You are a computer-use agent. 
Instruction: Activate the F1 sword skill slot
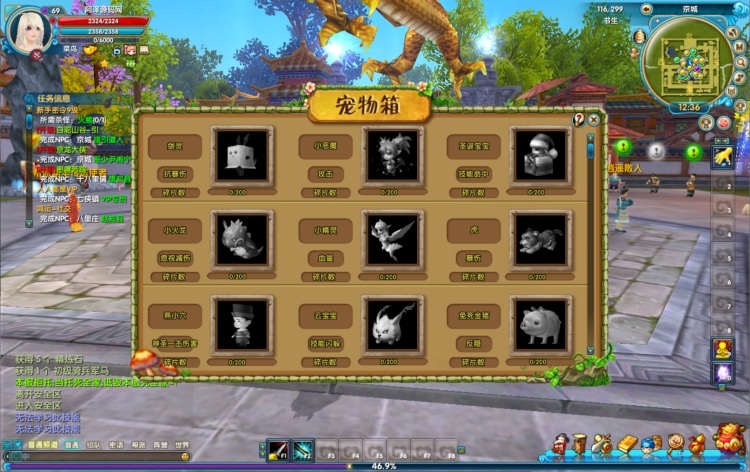tap(277, 451)
